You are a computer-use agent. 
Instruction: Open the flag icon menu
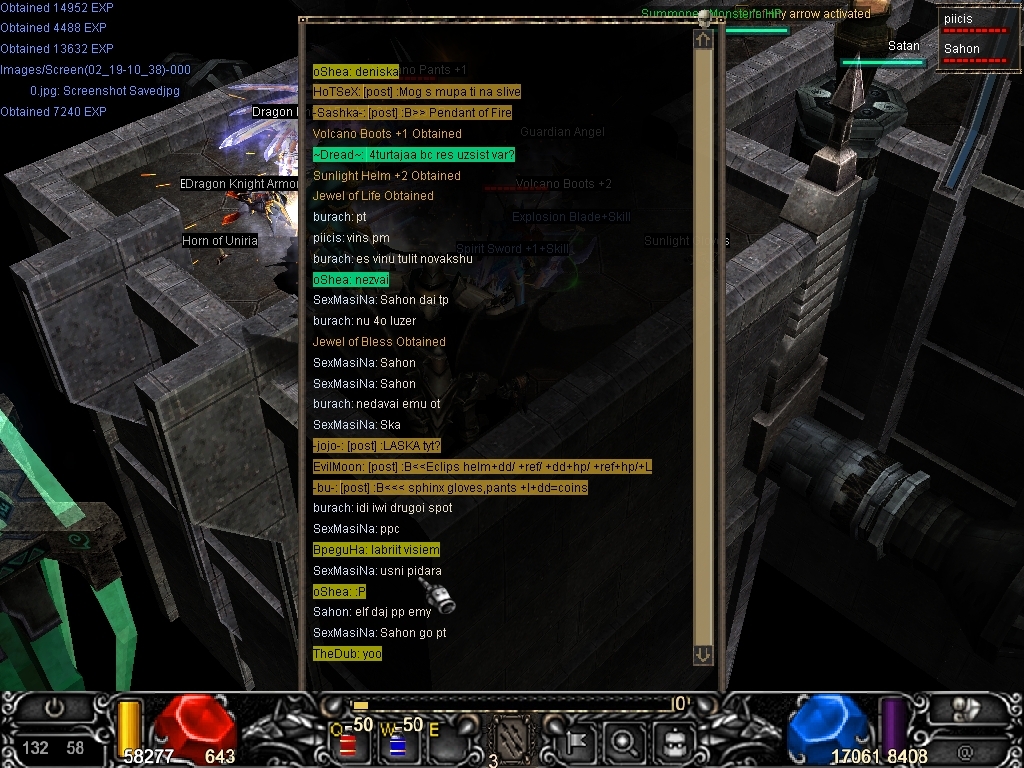coord(577,743)
